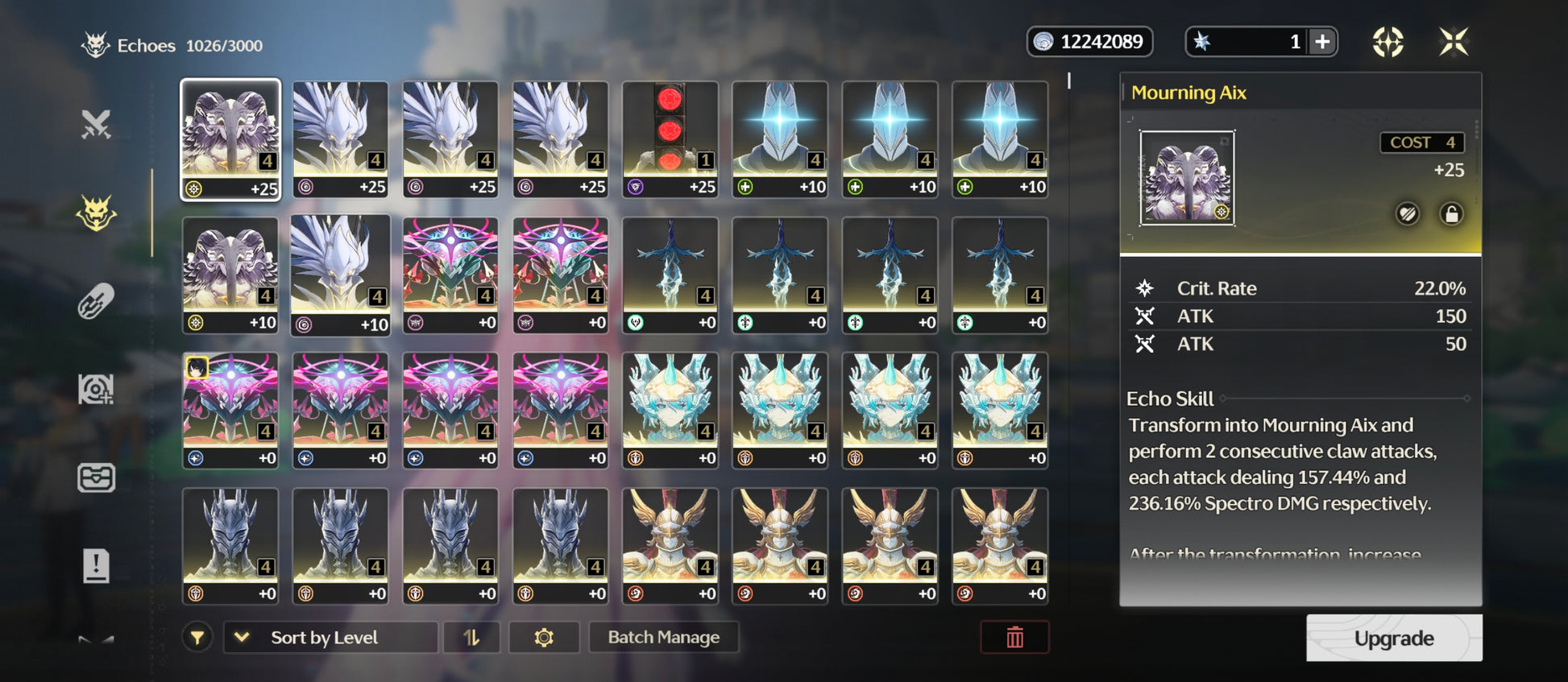Open the exclamation mark quest items tab
The width and height of the screenshot is (1568, 682).
pyautogui.click(x=96, y=565)
